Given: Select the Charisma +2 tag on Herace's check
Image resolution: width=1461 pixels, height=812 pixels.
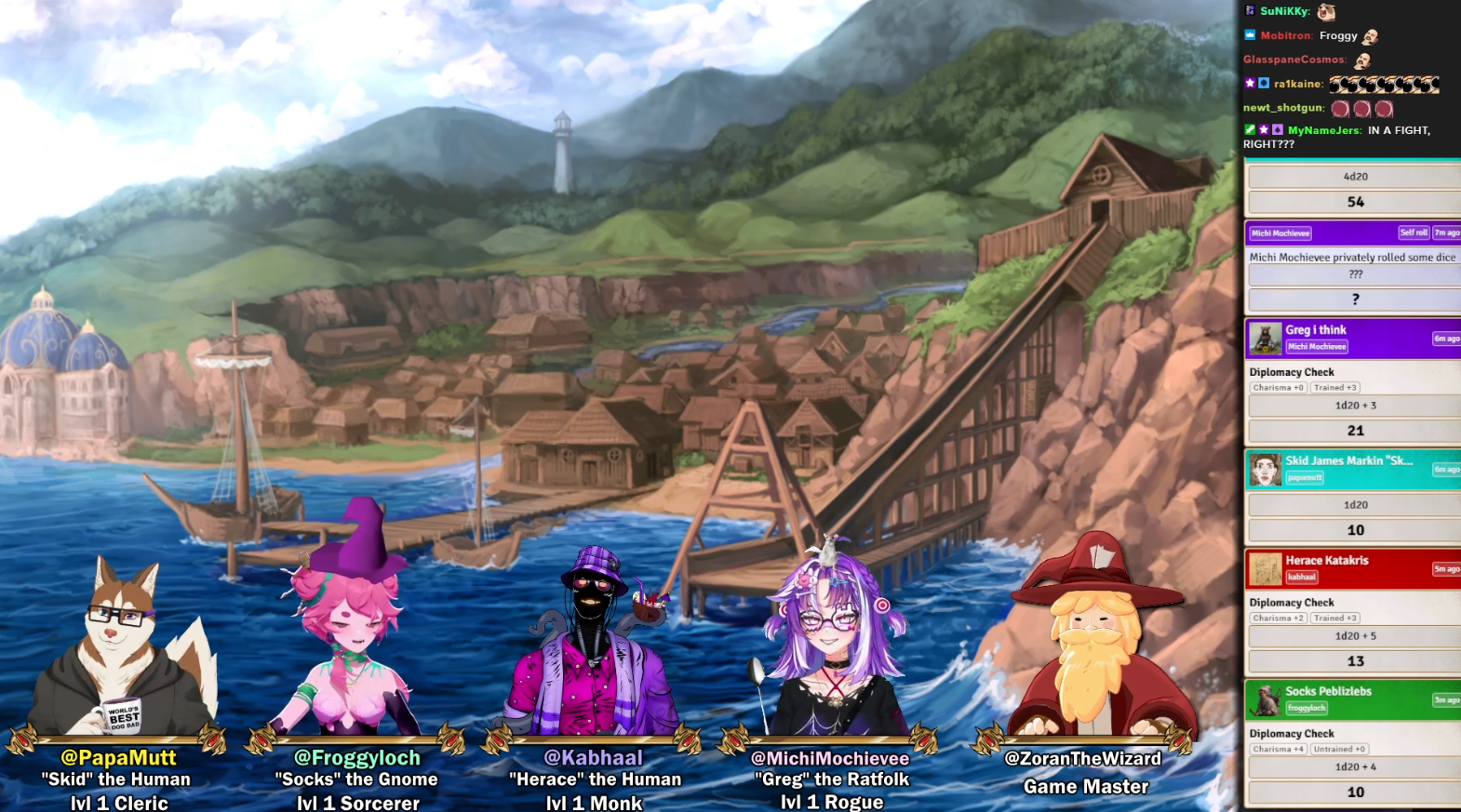Looking at the screenshot, I should point(1278,618).
